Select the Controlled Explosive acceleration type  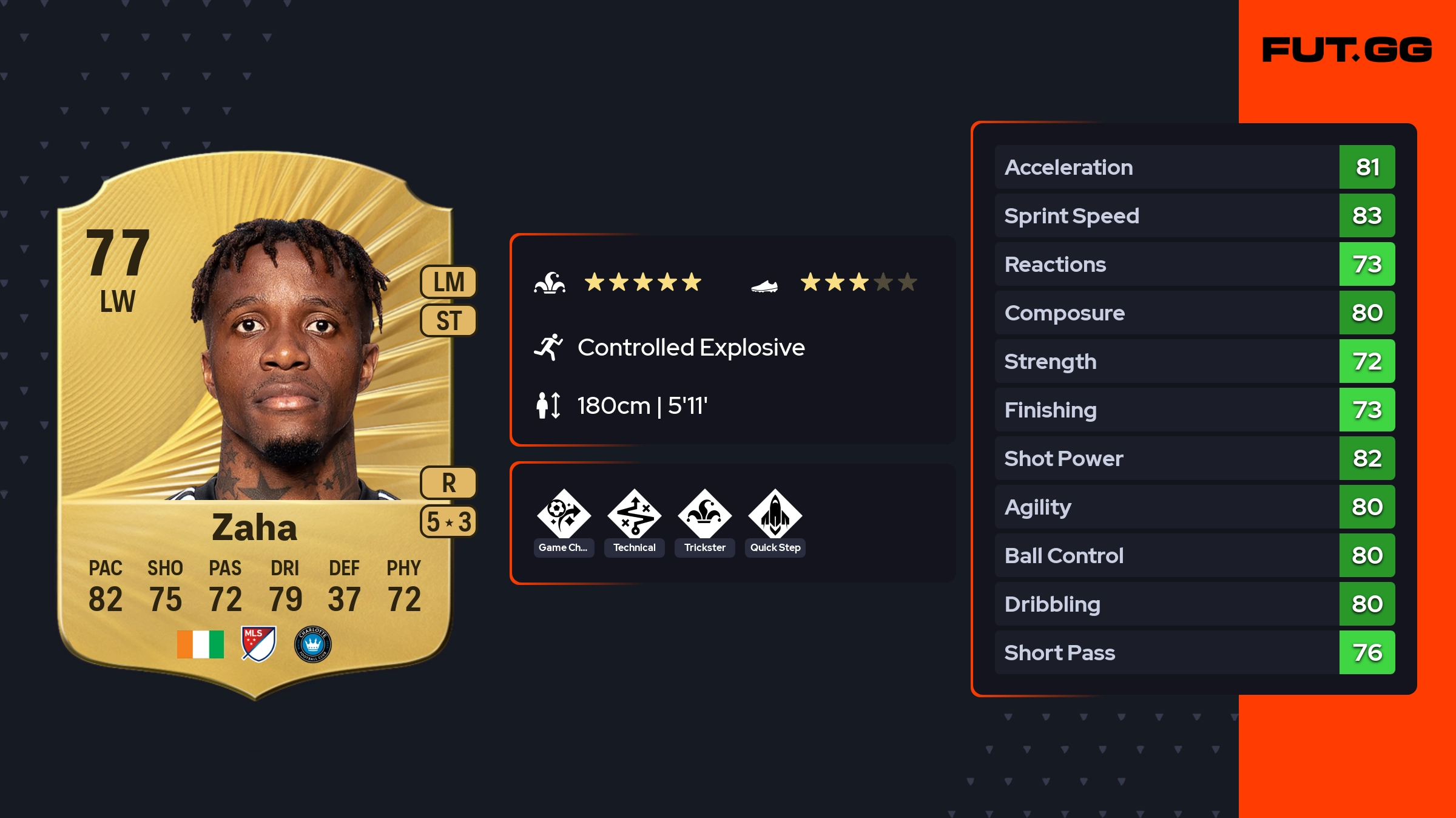coord(690,348)
